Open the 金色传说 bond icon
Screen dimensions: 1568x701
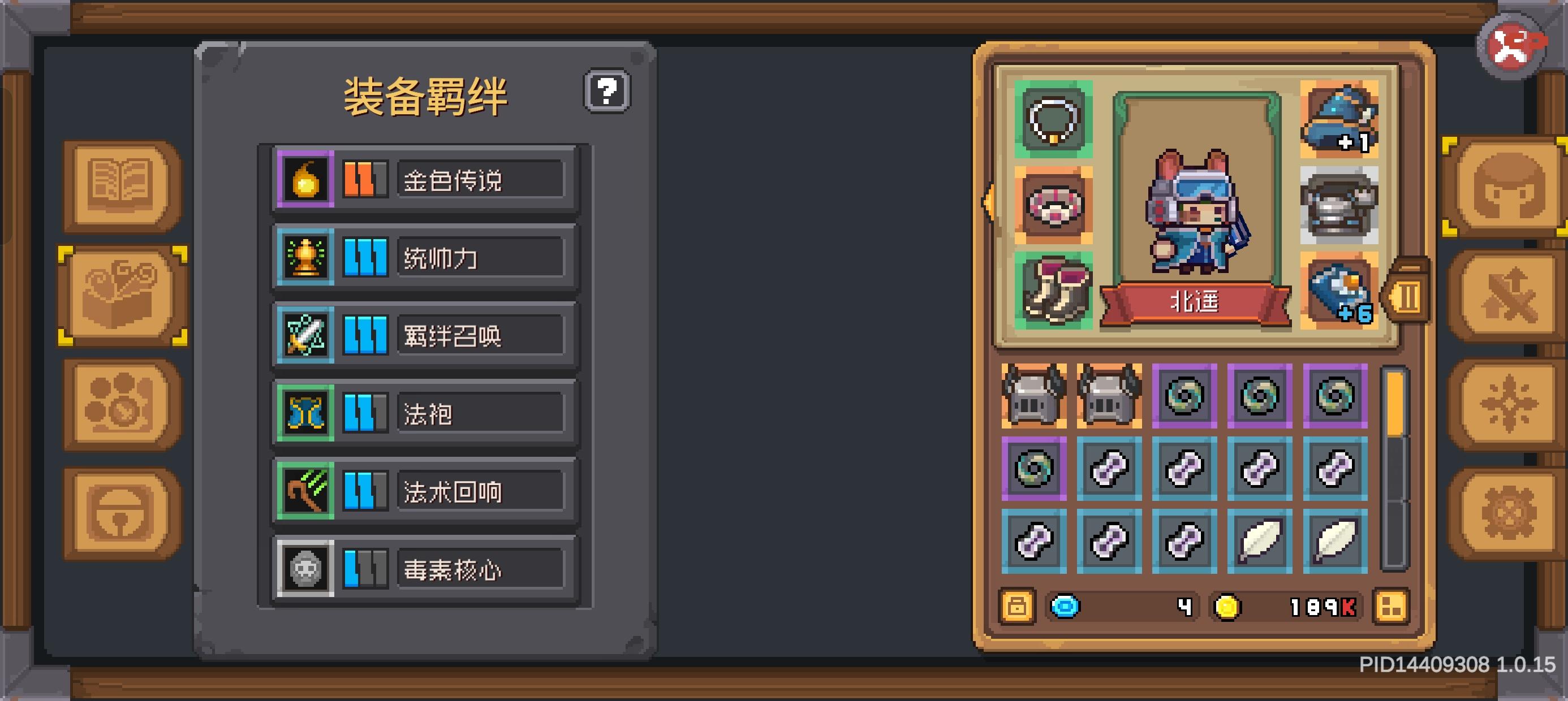pos(305,180)
